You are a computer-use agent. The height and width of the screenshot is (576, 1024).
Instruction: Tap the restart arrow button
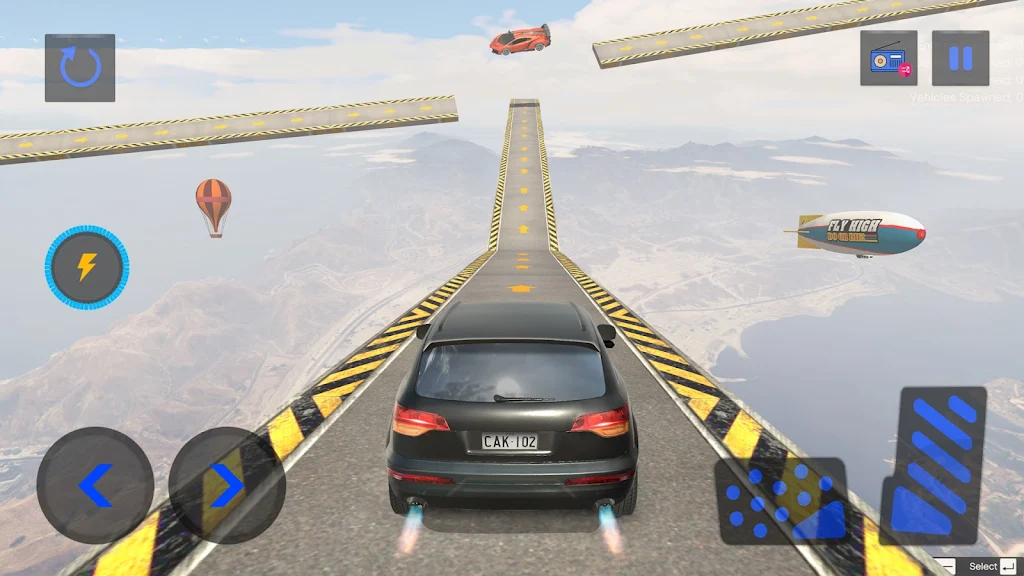click(x=80, y=68)
